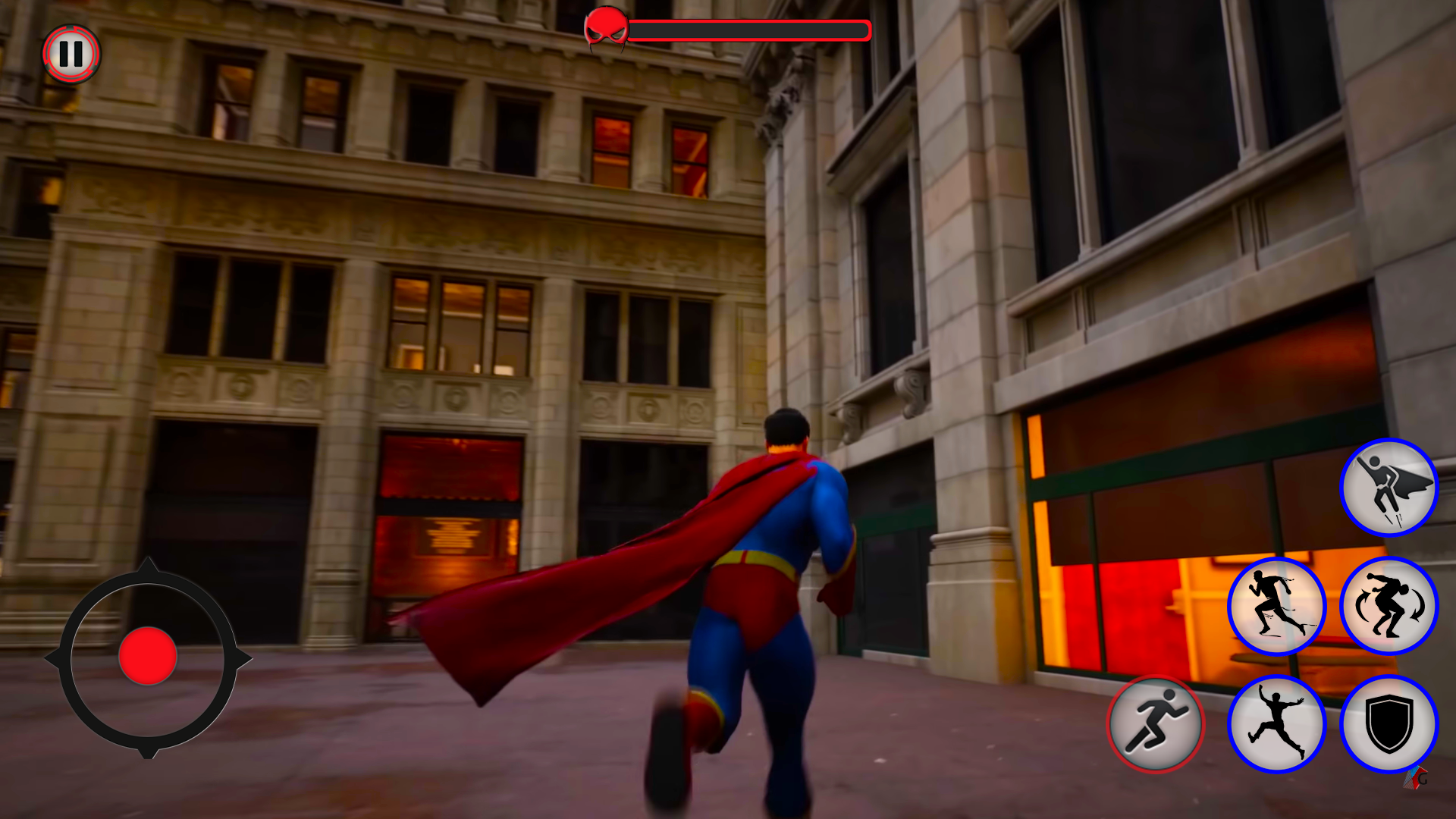Image resolution: width=1456 pixels, height=819 pixels.
Task: Click the red mask icon beside the health bar
Action: click(607, 28)
